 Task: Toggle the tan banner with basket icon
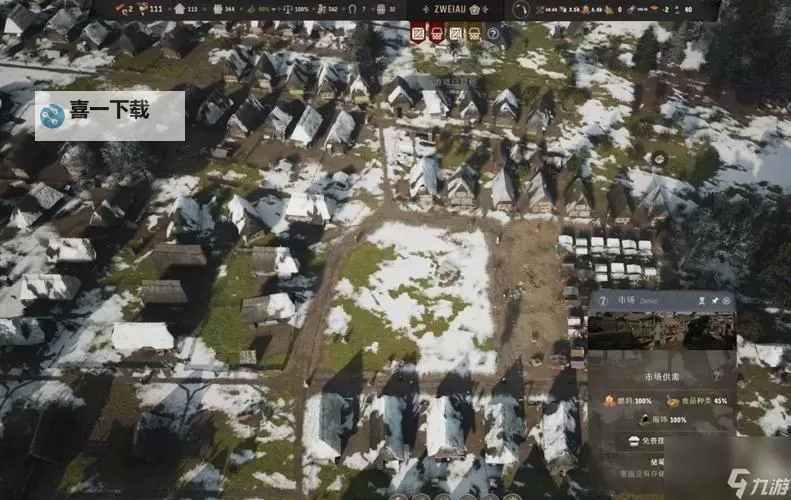pos(474,33)
